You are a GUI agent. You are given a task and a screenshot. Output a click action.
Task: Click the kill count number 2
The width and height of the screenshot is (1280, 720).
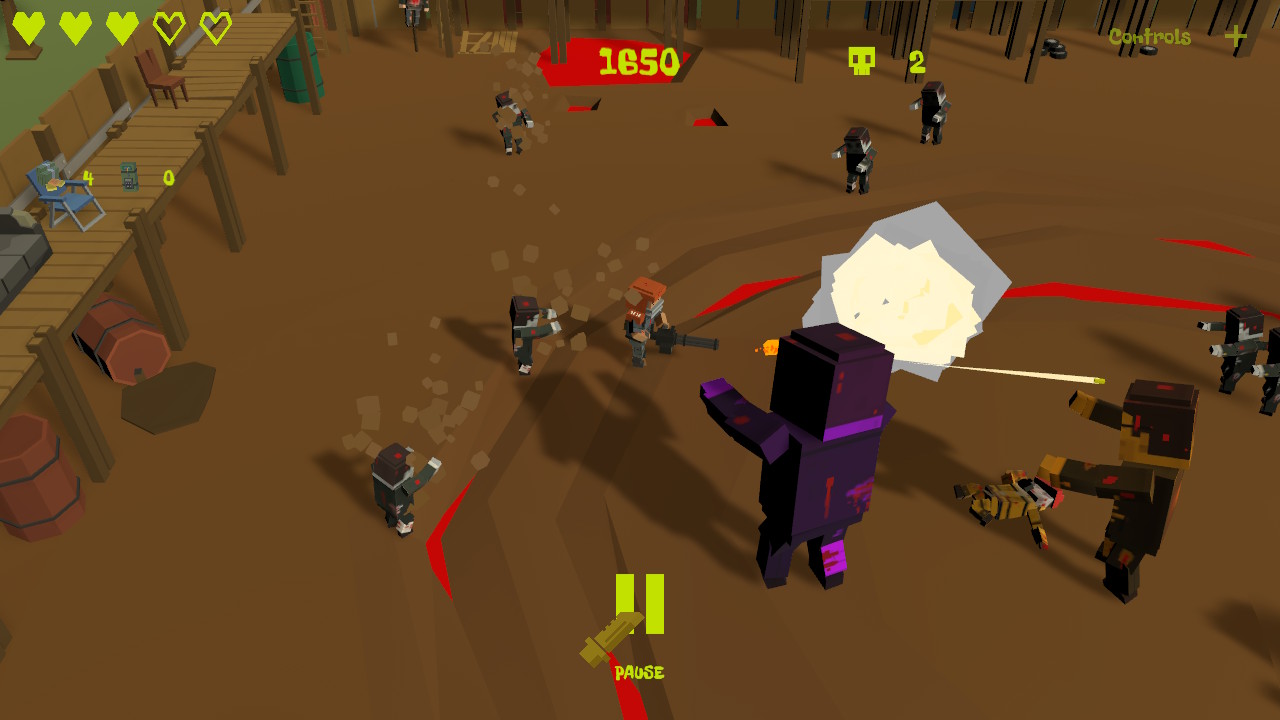(916, 62)
